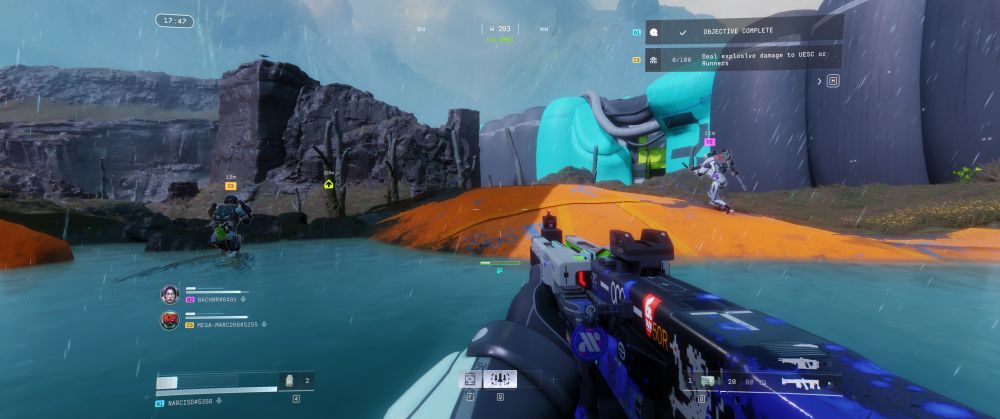Activate the square-framed ability icon

coord(469,380)
